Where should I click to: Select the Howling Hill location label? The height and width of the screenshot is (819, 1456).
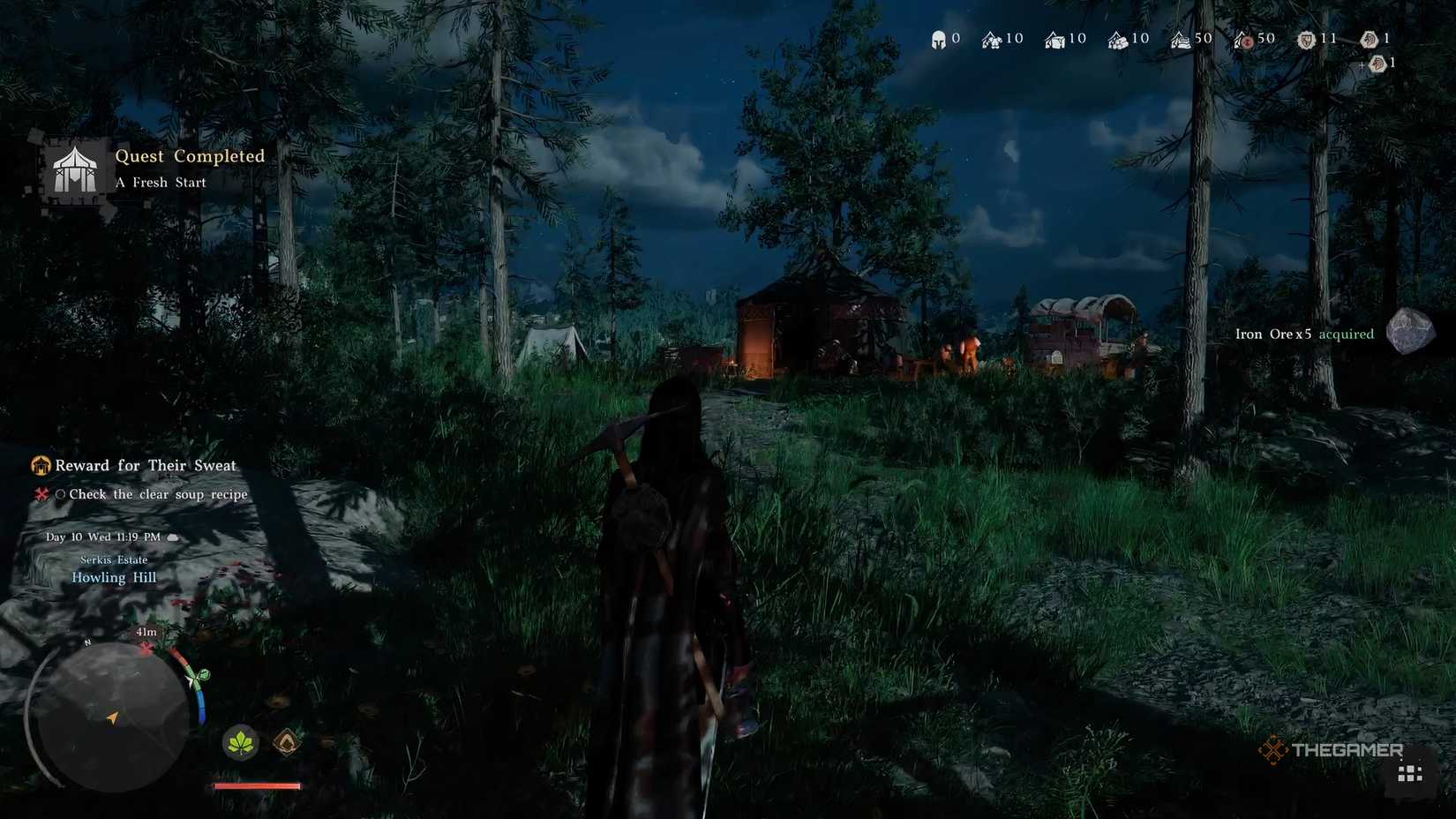click(x=113, y=576)
